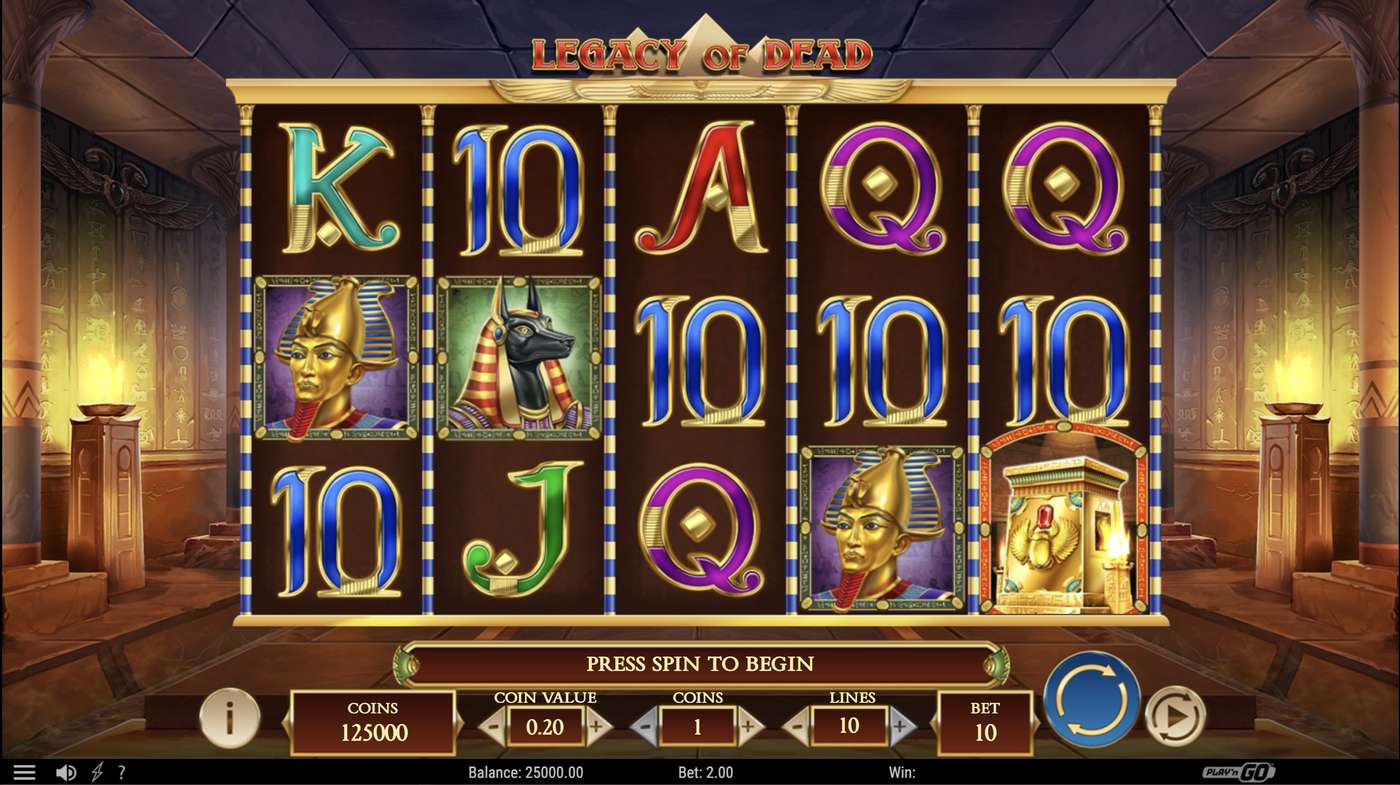Enable fast play lightning bolt
The height and width of the screenshot is (785, 1400).
tap(97, 773)
